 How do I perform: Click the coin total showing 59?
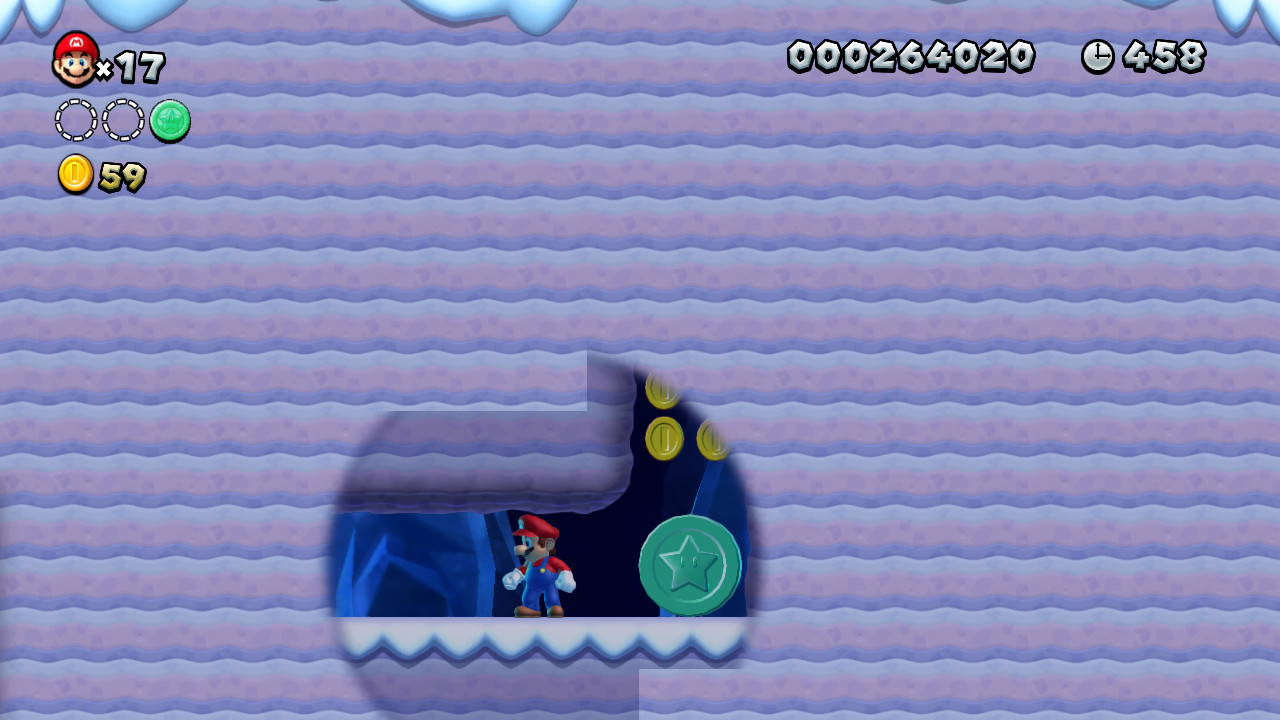tap(122, 177)
